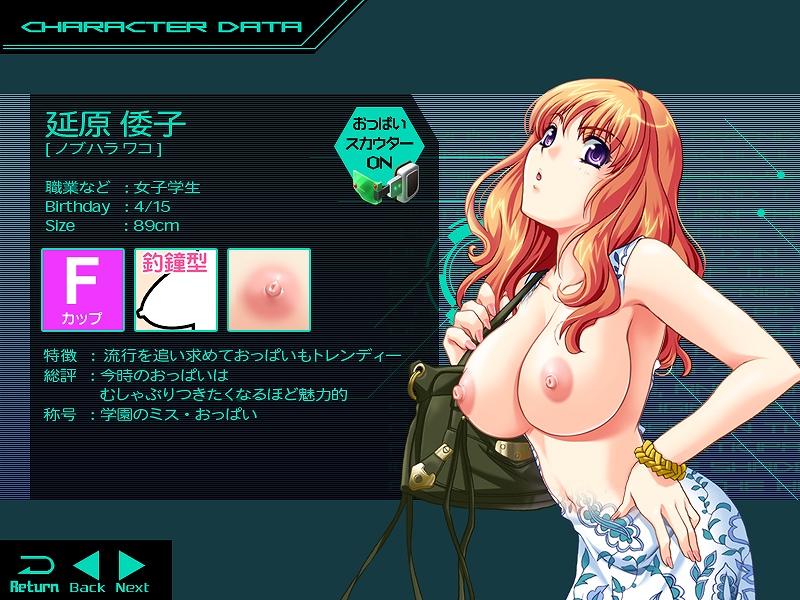Screen dimensions: 800x600
Task: Click the Return button
Action: pos(33,573)
